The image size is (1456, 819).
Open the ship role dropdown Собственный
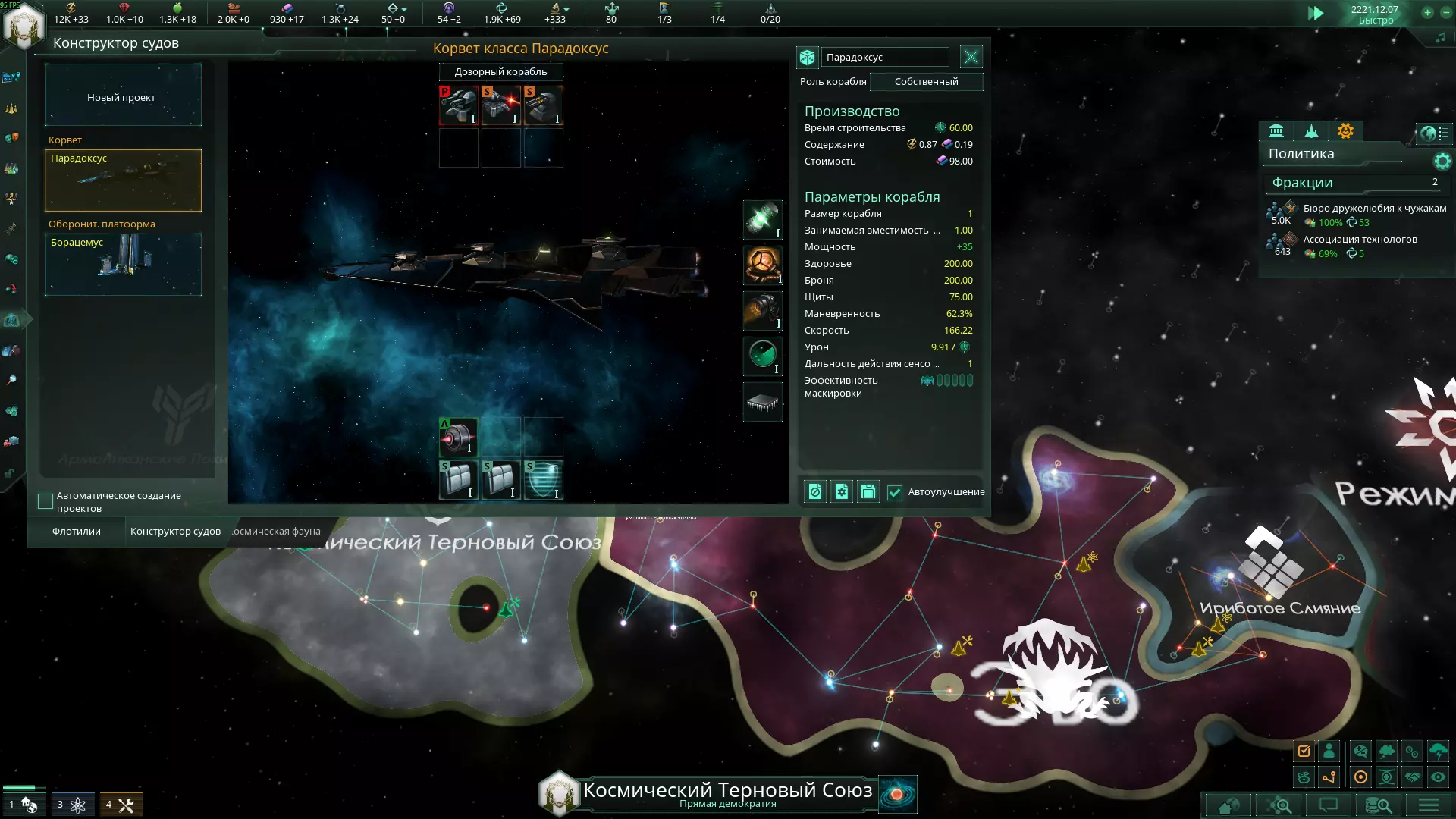click(x=926, y=82)
